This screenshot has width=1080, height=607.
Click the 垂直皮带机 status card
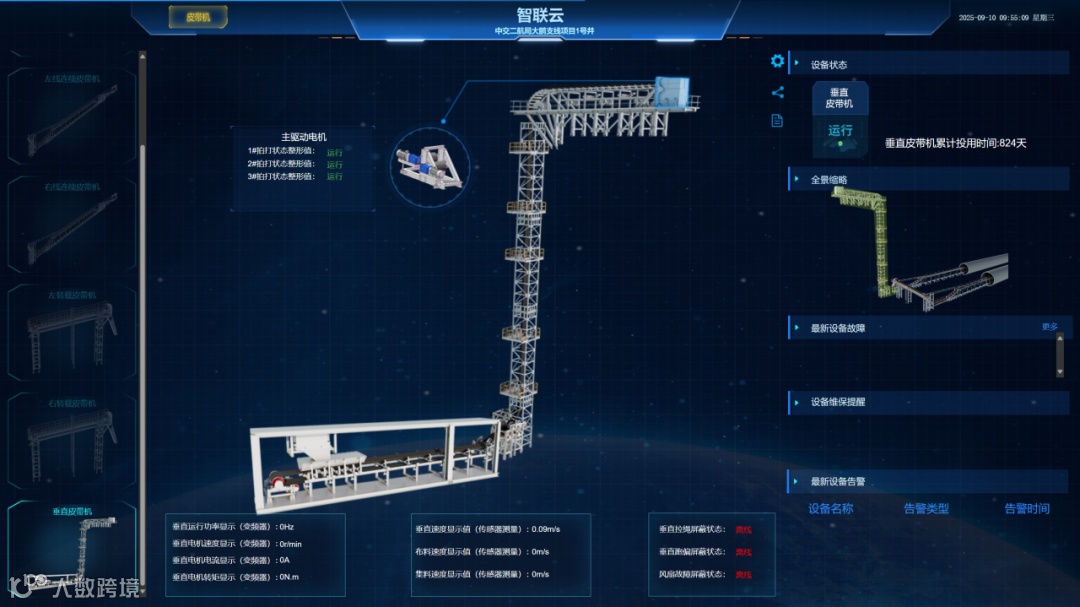point(840,118)
